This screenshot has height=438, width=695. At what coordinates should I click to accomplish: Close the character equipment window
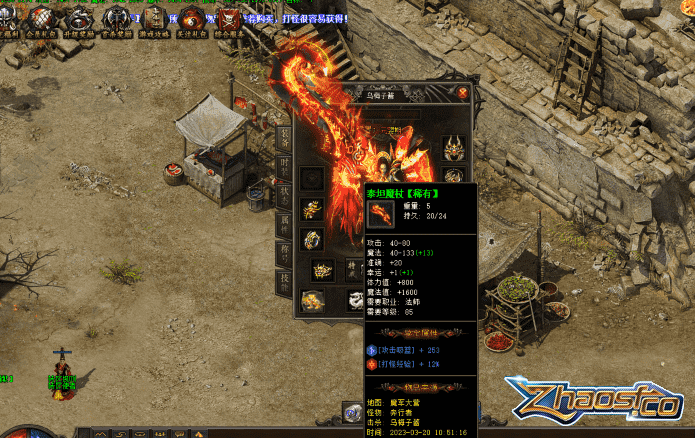pyautogui.click(x=462, y=93)
